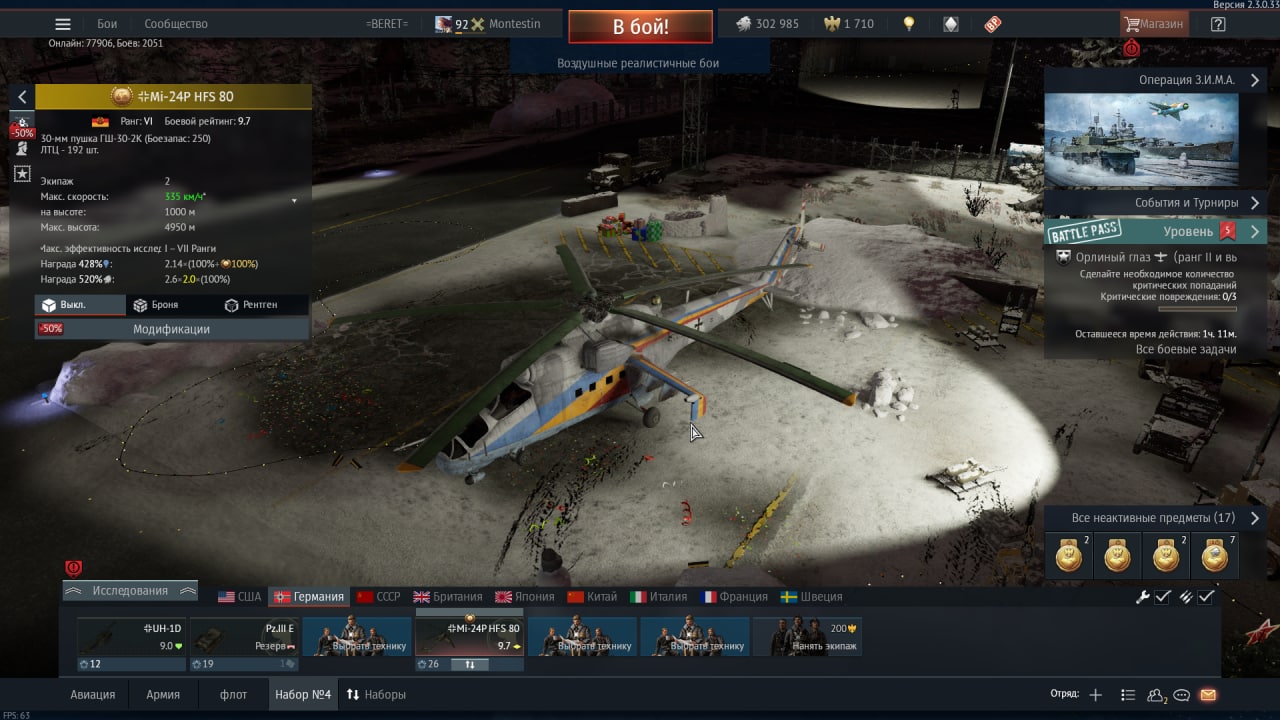This screenshot has height=720, width=1280.
Task: Open the «Сообщество» menu
Action: (176, 24)
